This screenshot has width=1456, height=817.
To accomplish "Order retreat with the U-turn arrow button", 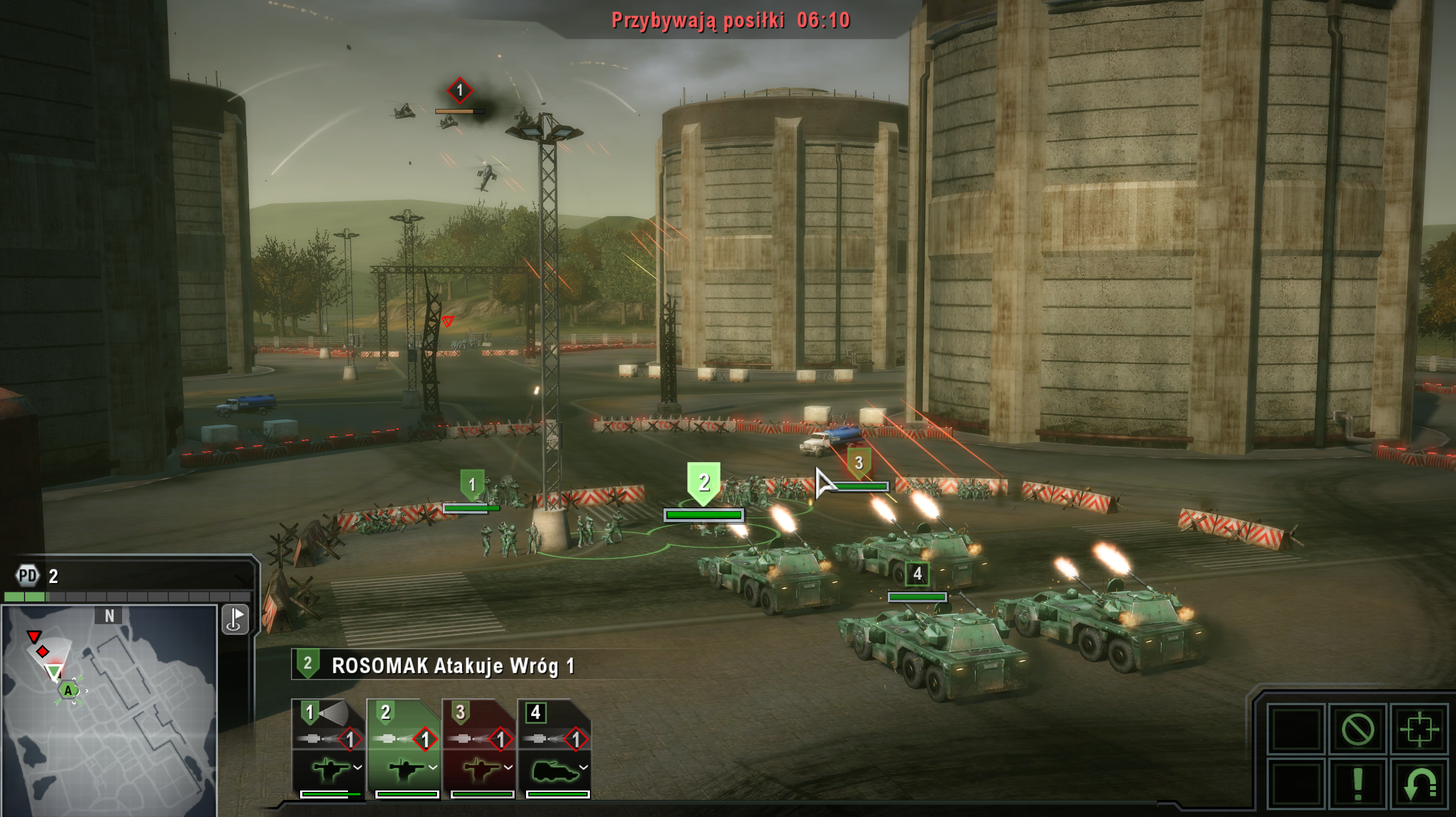I will click(x=1419, y=784).
